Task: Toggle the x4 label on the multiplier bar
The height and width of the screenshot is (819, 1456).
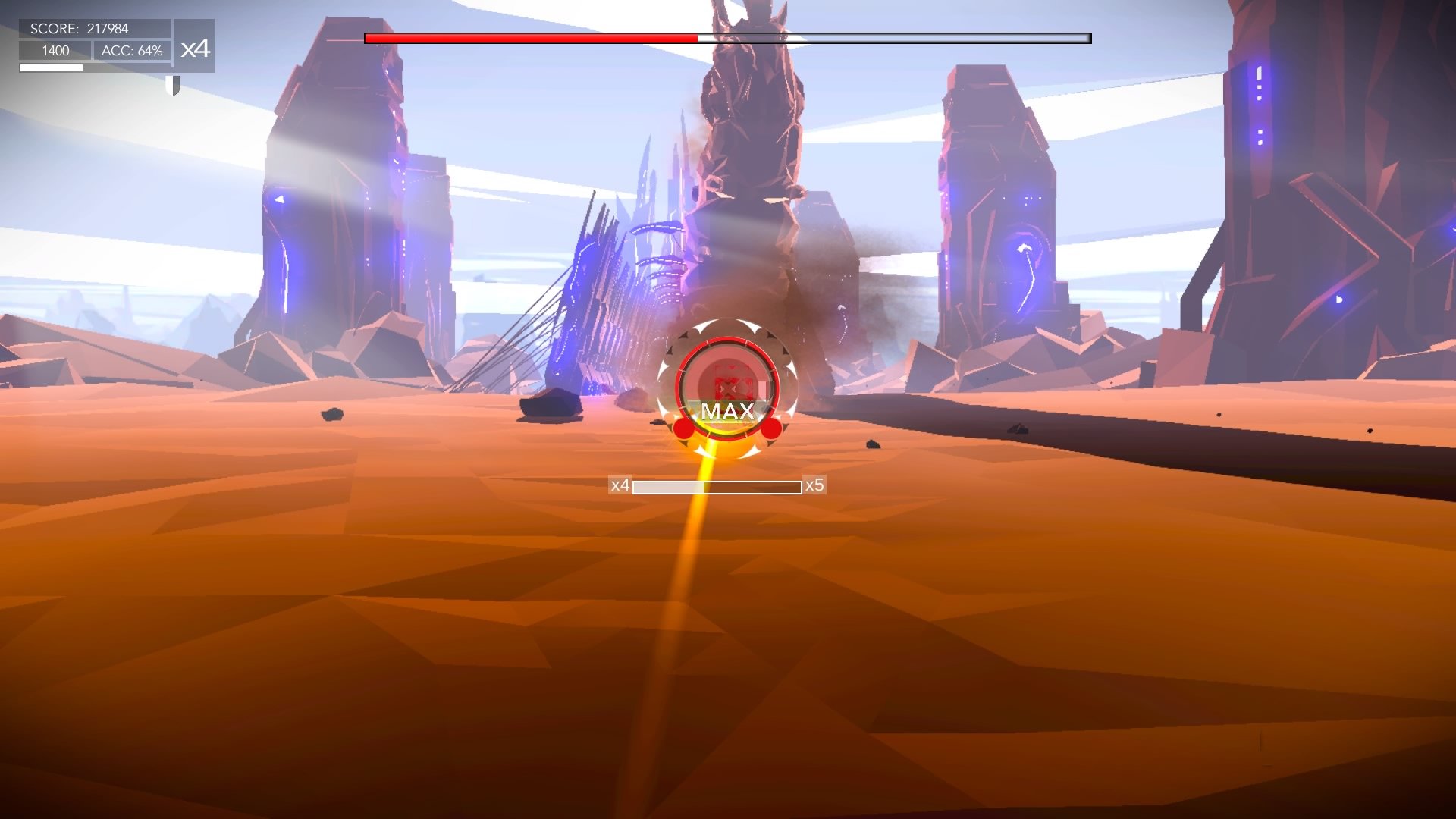Action: pyautogui.click(x=620, y=485)
